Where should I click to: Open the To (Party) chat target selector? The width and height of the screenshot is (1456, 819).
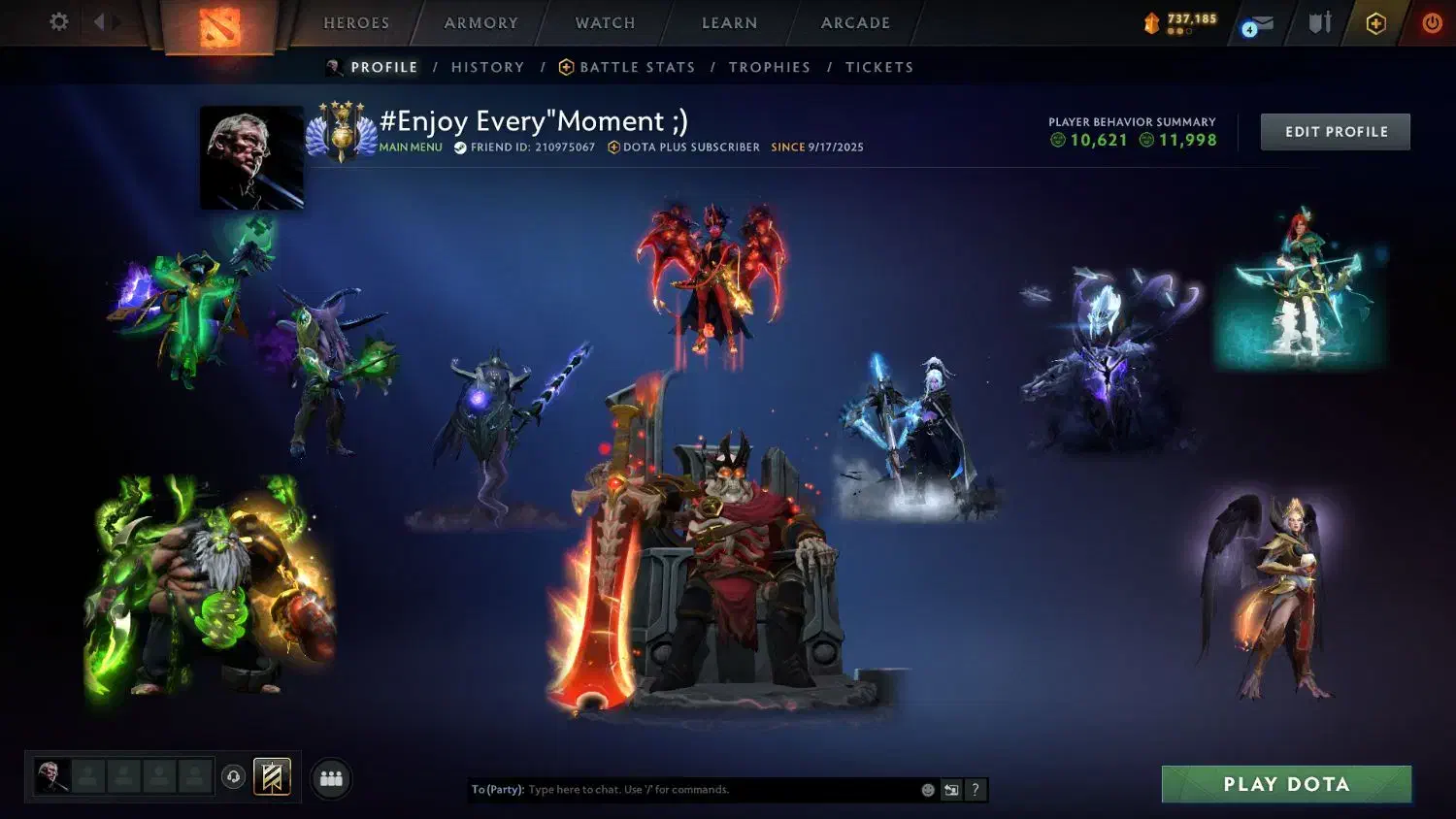coord(498,789)
